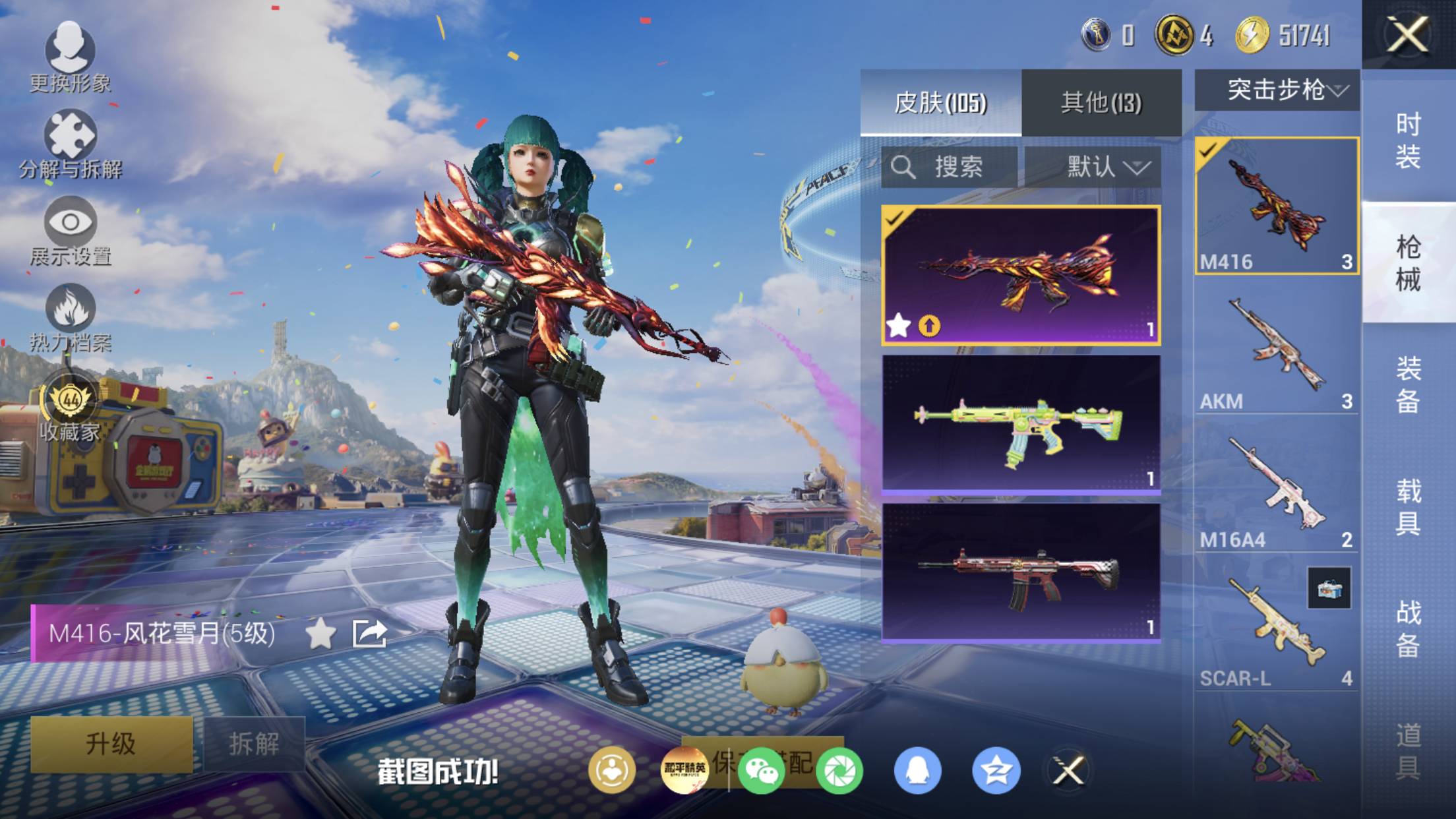Click the 搜索 search field

950,167
